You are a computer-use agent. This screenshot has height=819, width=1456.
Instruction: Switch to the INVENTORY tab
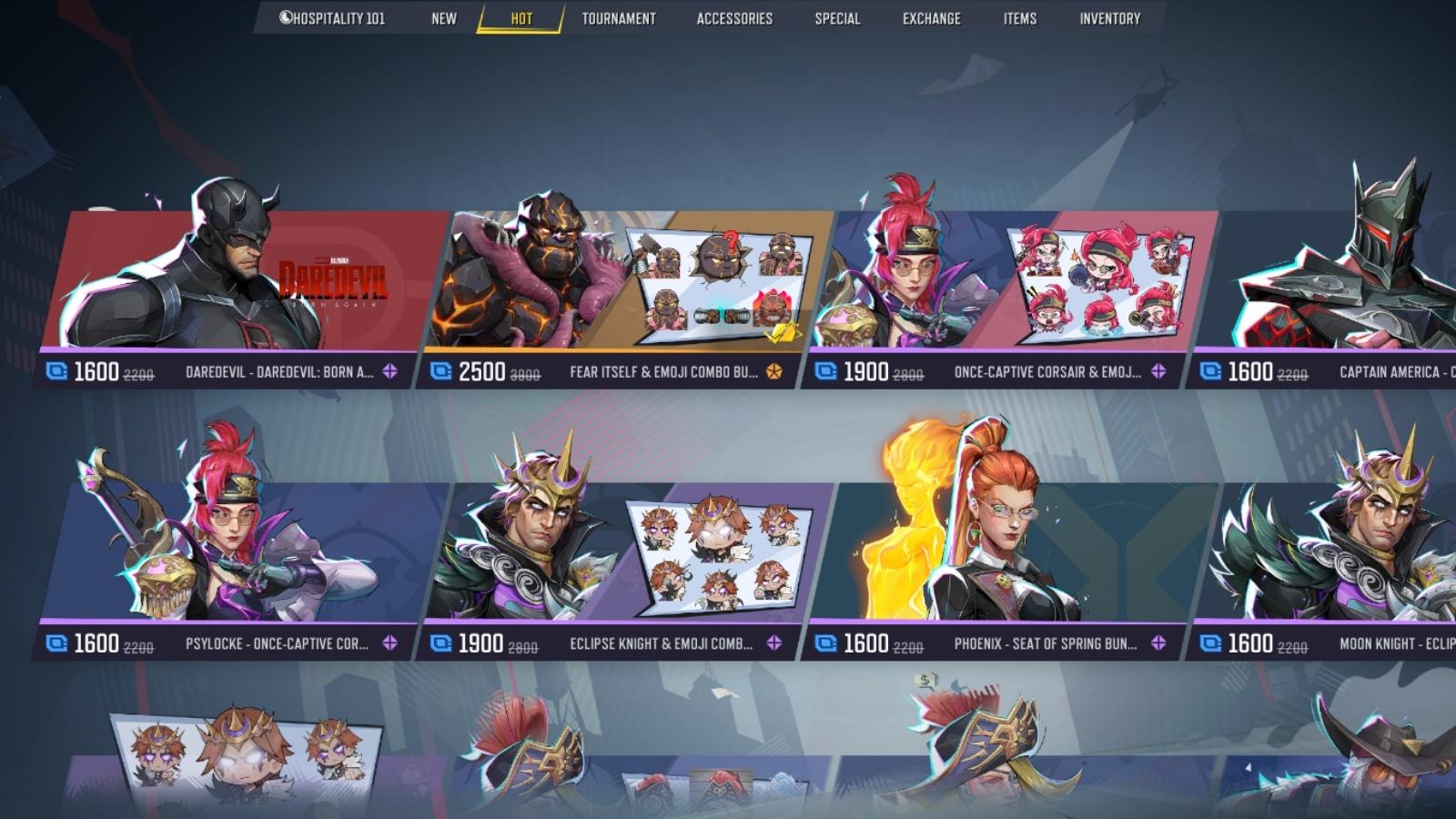click(x=1110, y=17)
